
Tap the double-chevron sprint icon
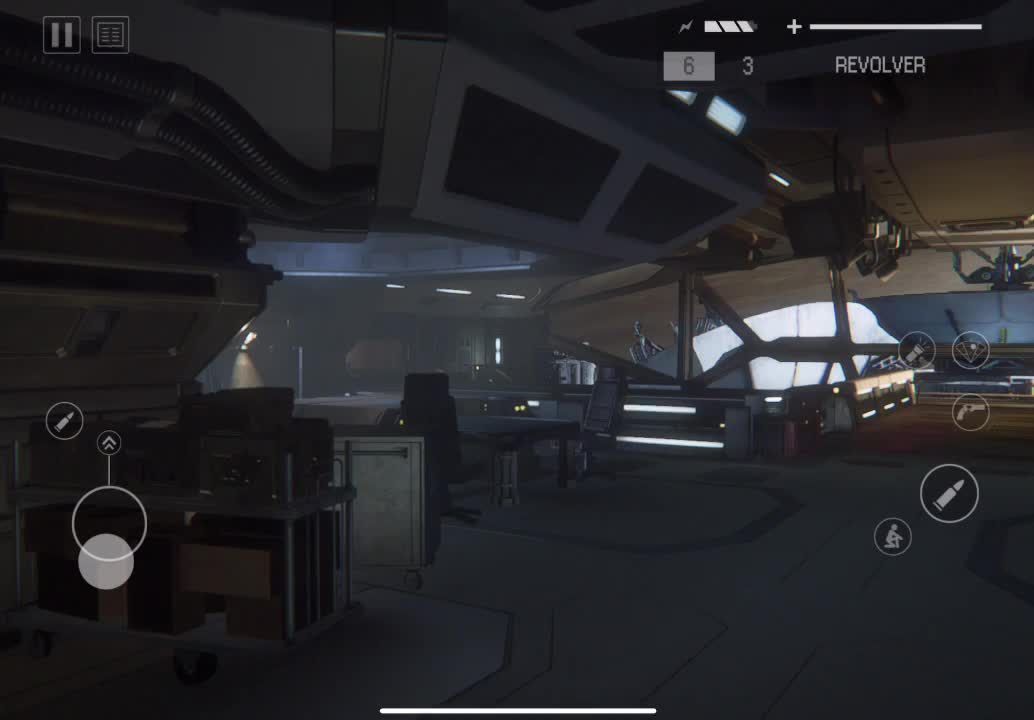(x=109, y=443)
